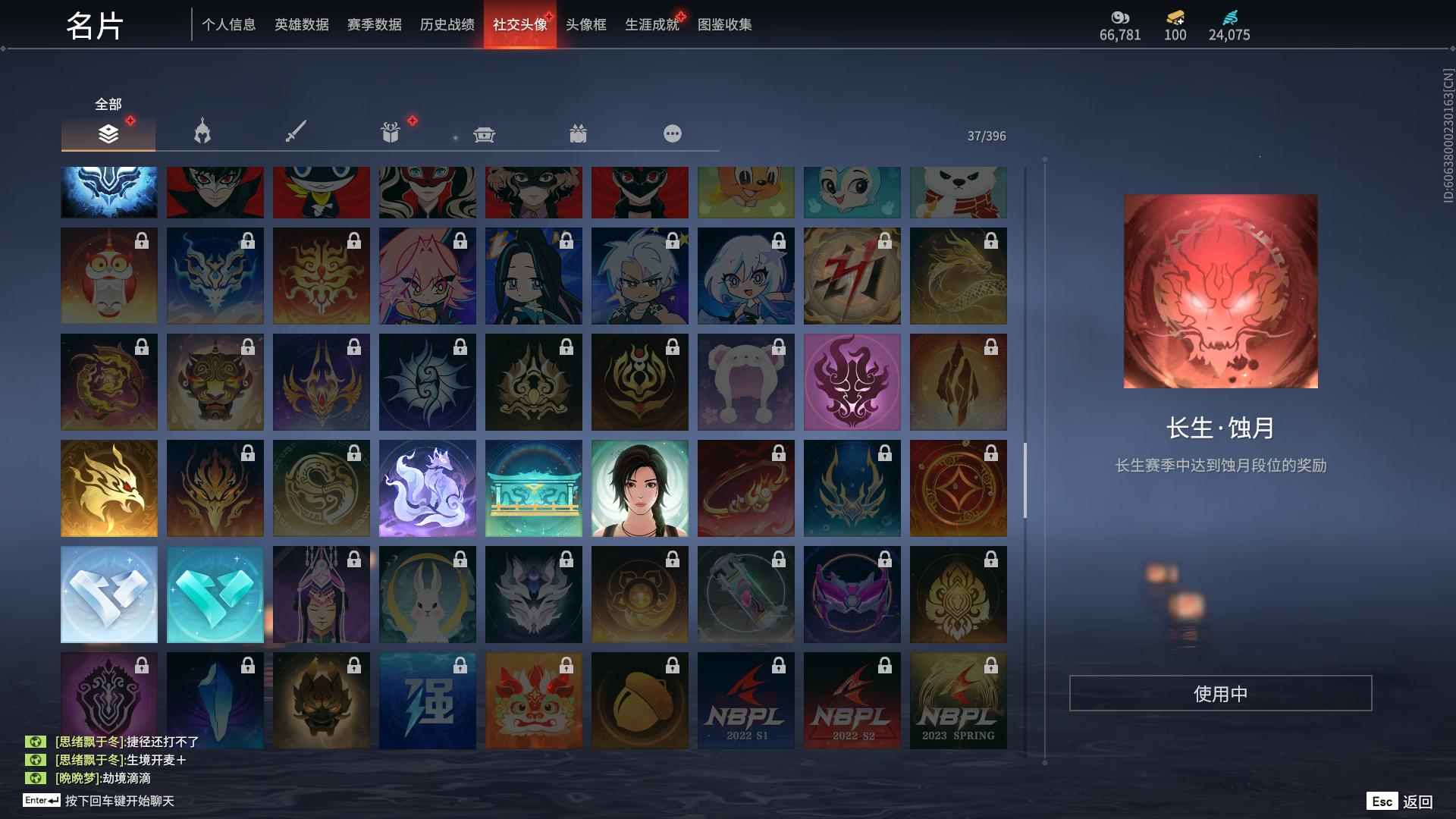1456x819 pixels.
Task: Click the ellipsis more-categories filter icon
Action: coord(672,133)
